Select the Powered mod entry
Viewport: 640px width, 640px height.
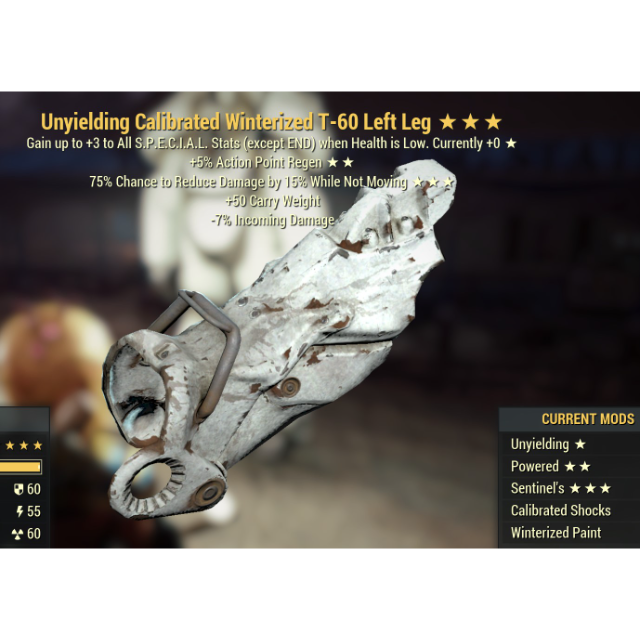tap(550, 466)
